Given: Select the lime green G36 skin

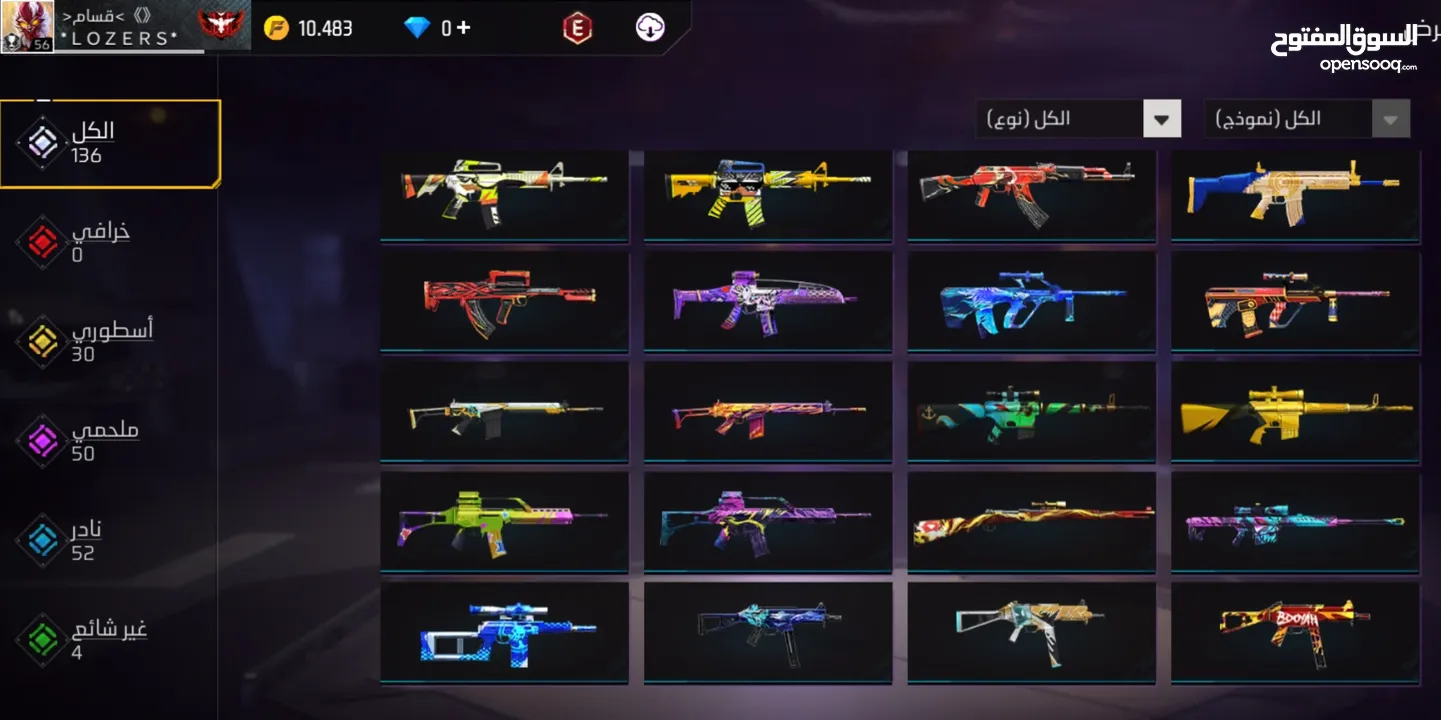Looking at the screenshot, I should (505, 521).
